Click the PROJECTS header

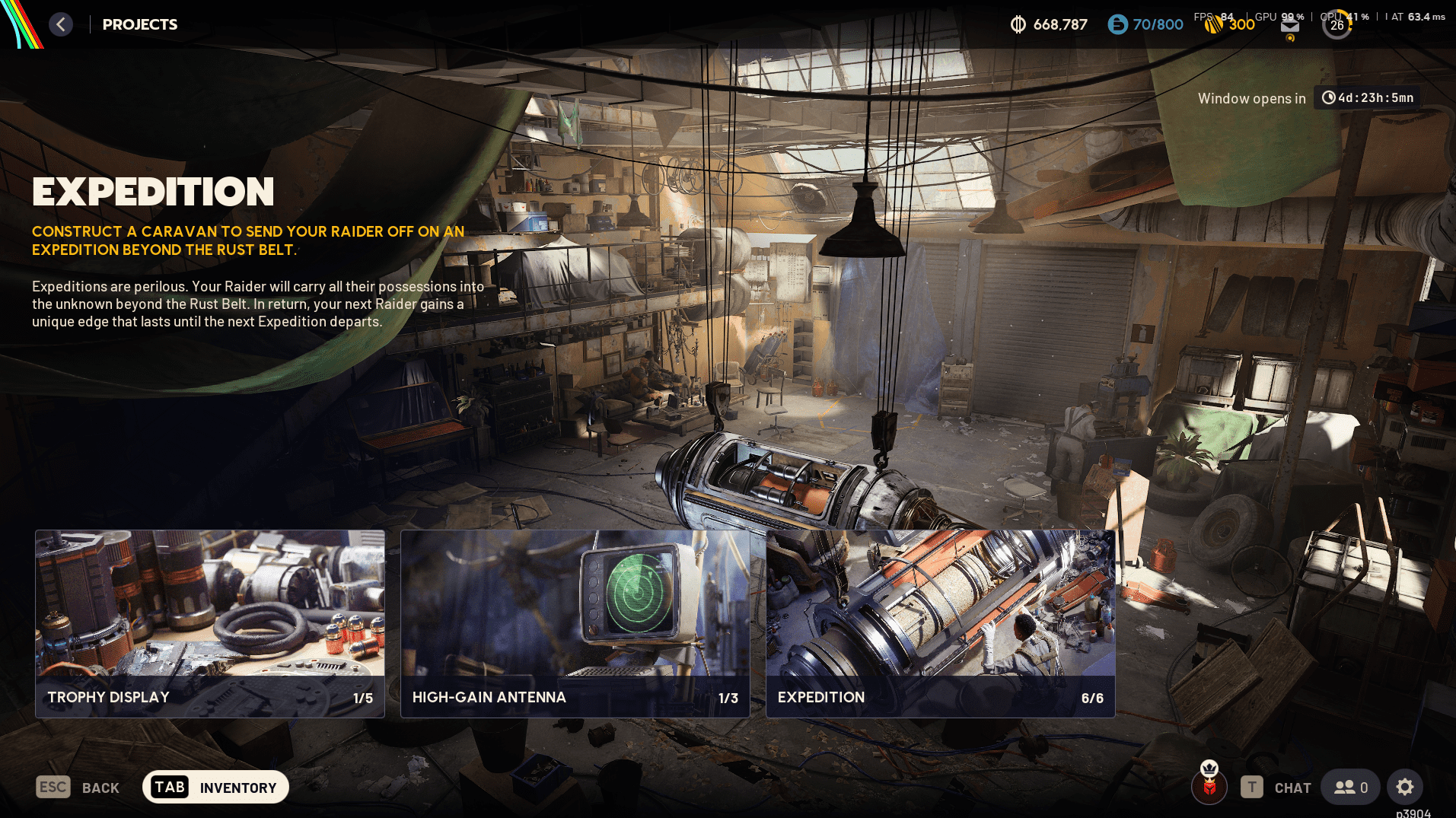(140, 24)
